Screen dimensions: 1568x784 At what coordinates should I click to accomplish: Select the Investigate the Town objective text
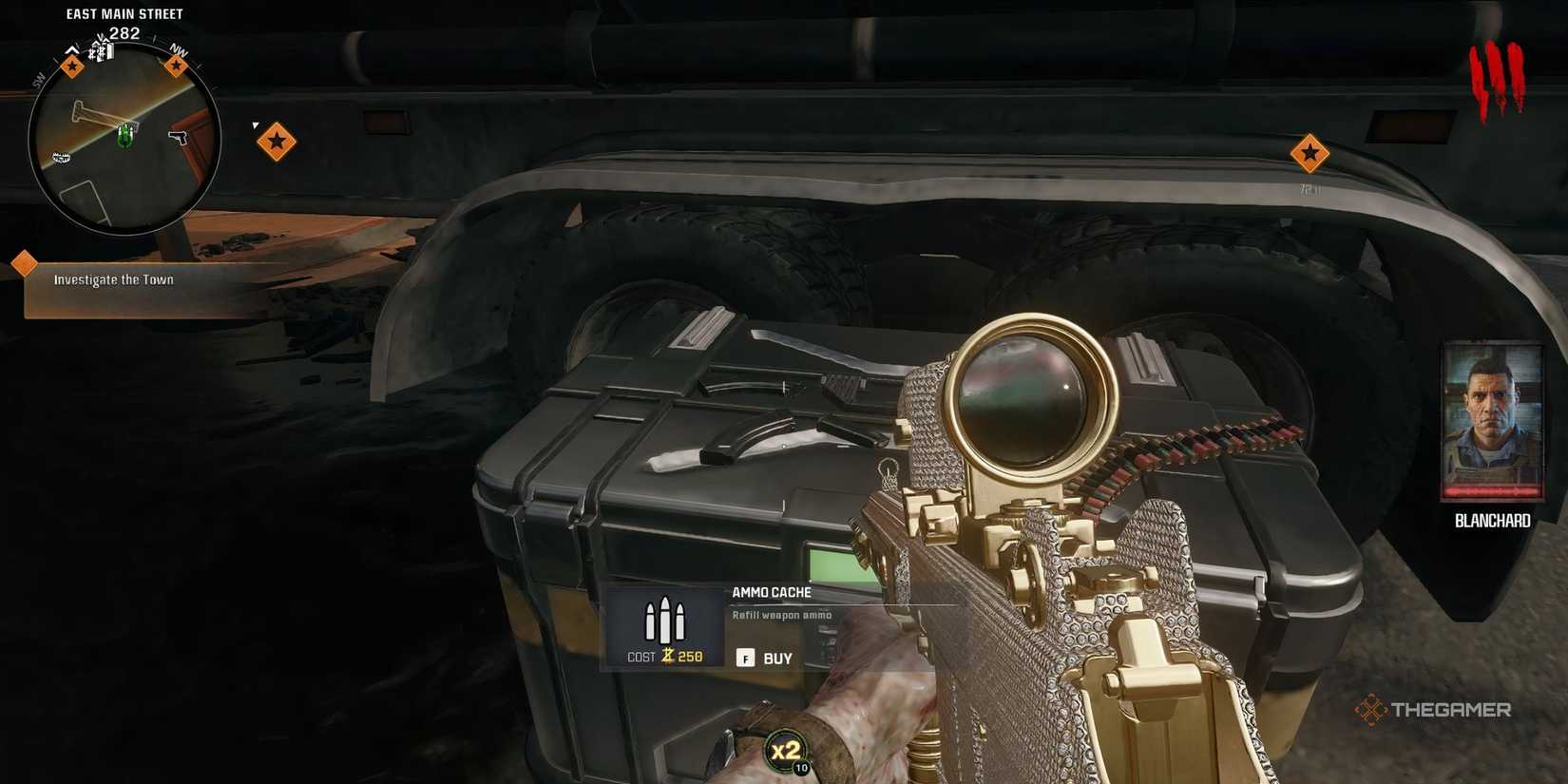114,279
